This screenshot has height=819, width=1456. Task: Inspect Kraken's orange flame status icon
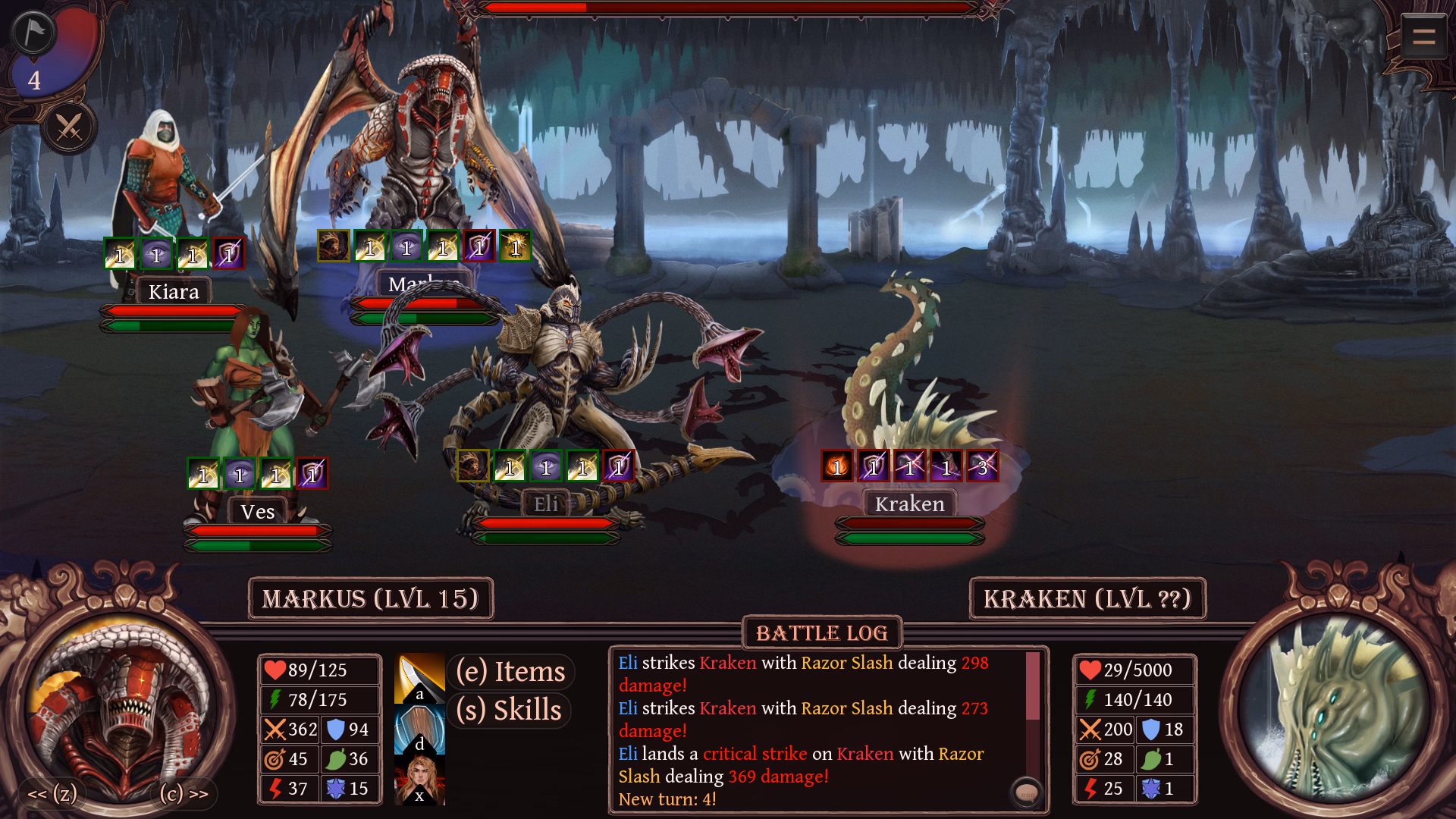click(837, 466)
